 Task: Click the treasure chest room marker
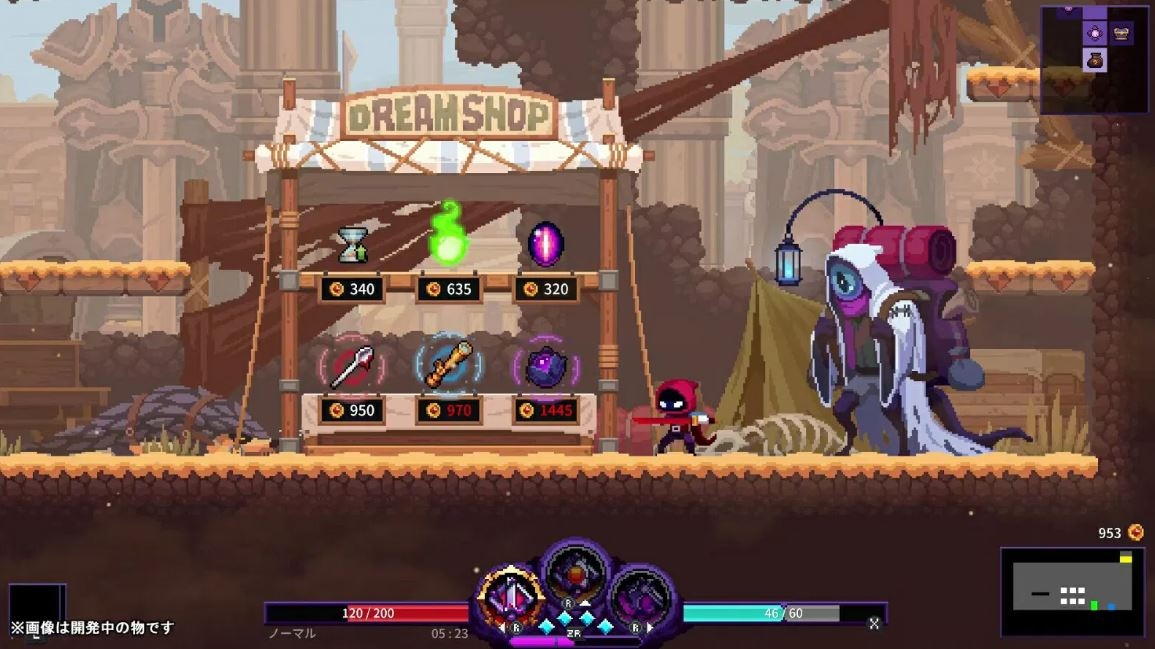pos(1121,33)
